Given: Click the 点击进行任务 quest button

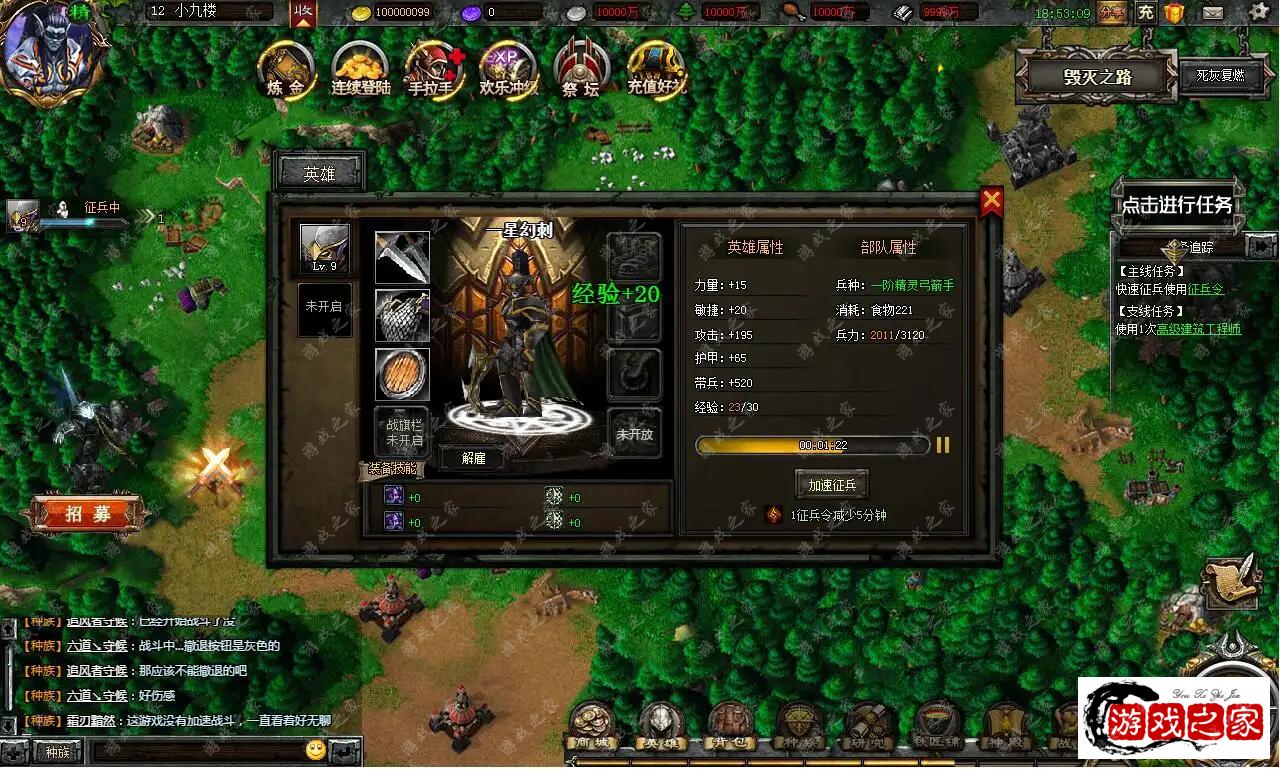Looking at the screenshot, I should coord(1177,205).
